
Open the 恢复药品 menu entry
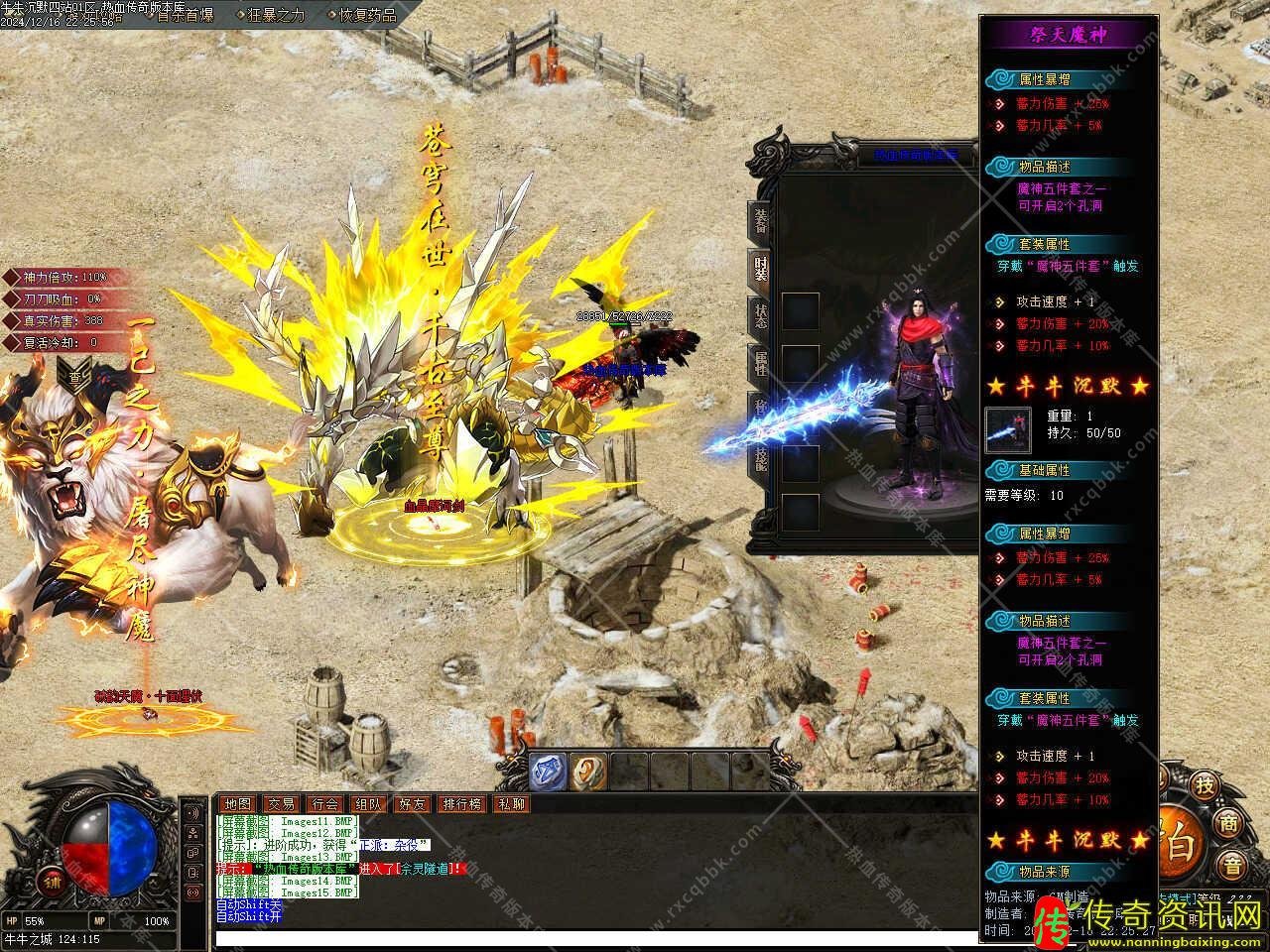point(367,15)
